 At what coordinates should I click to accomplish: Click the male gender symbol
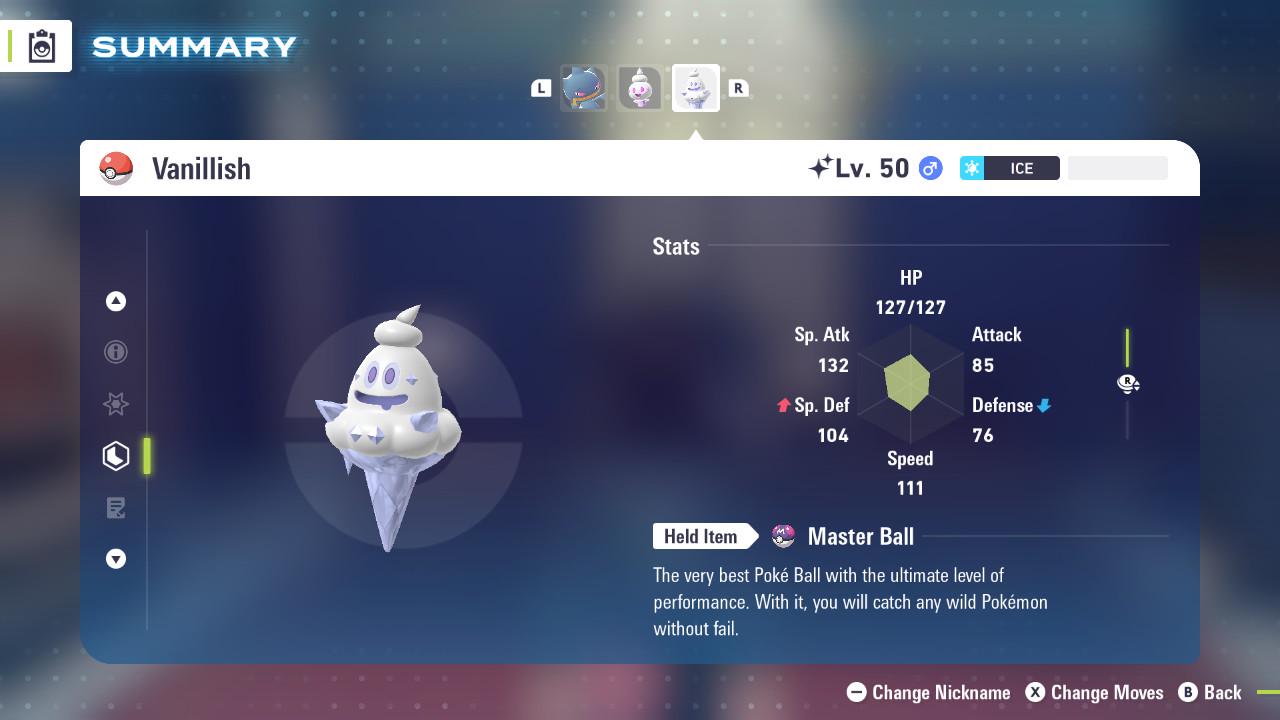(x=929, y=168)
